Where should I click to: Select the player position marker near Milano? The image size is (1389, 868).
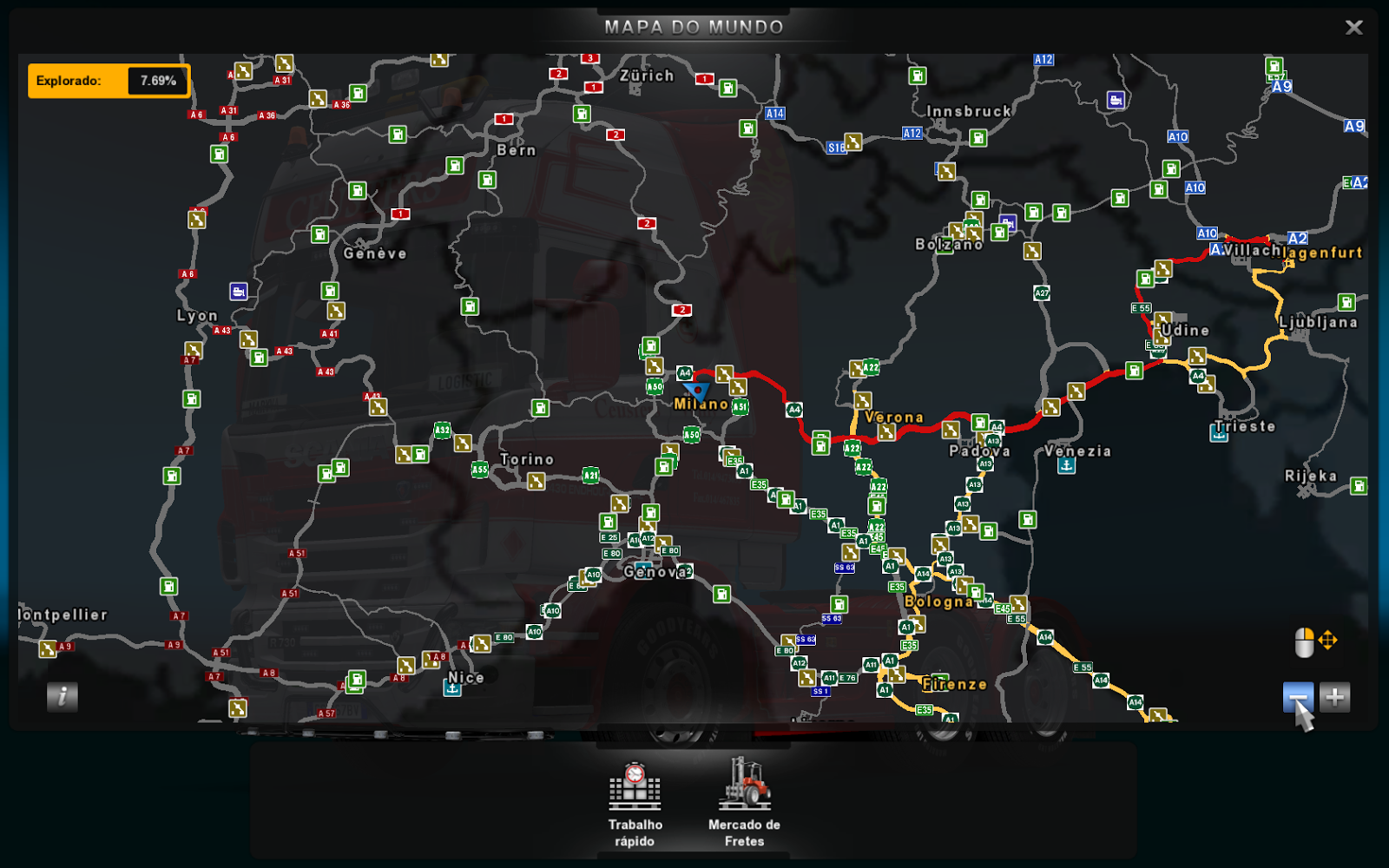tap(697, 390)
